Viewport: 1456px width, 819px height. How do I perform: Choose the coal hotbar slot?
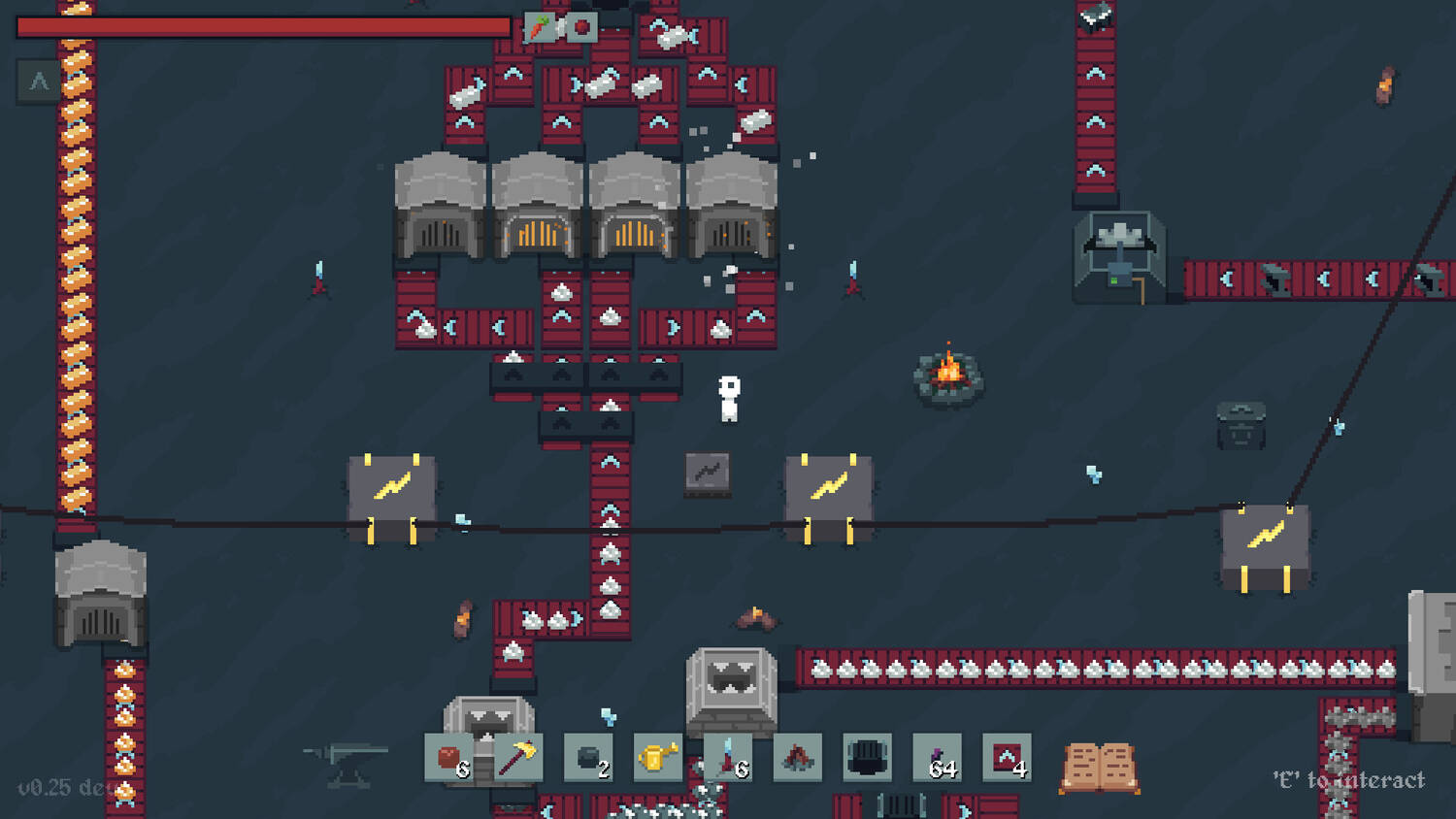(588, 758)
